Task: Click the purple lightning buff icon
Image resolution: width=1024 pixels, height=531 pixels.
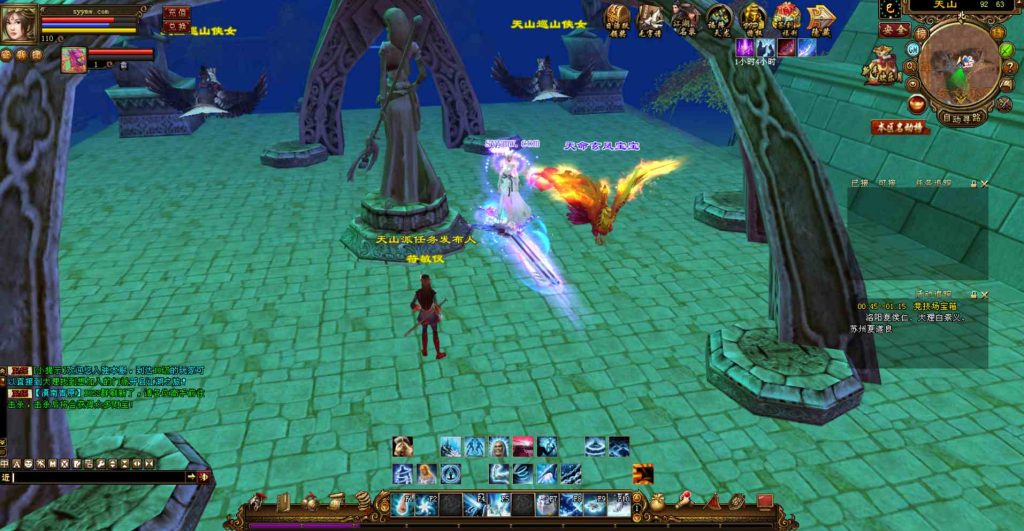Action: (745, 47)
